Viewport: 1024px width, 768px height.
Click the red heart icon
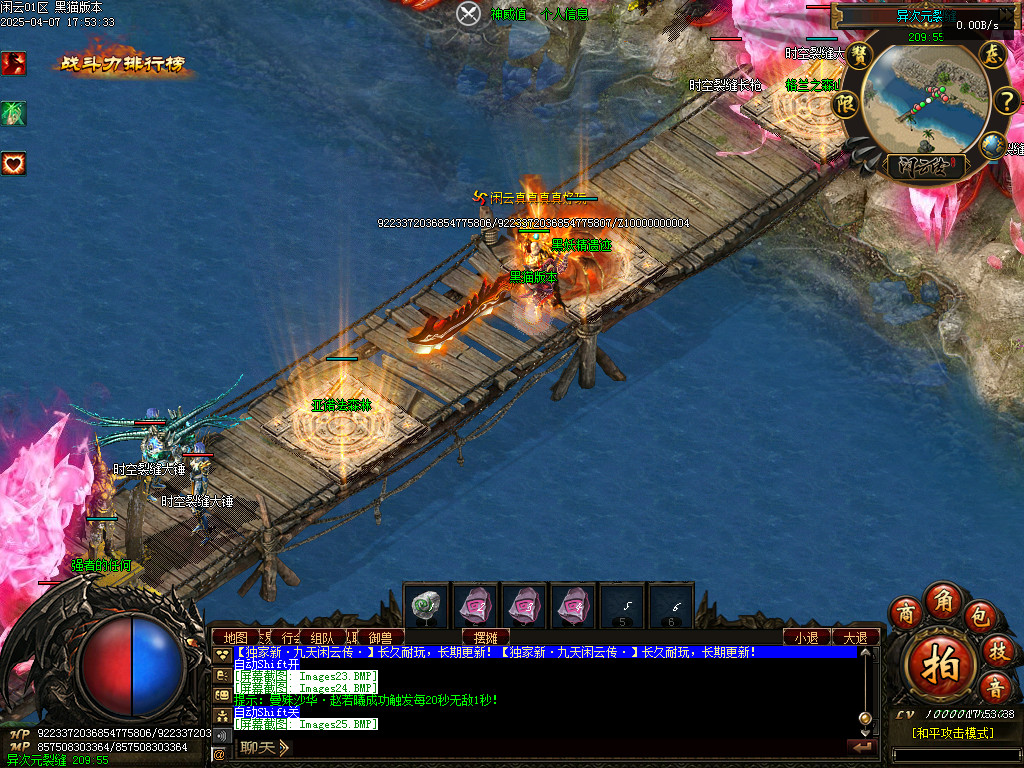pyautogui.click(x=14, y=163)
